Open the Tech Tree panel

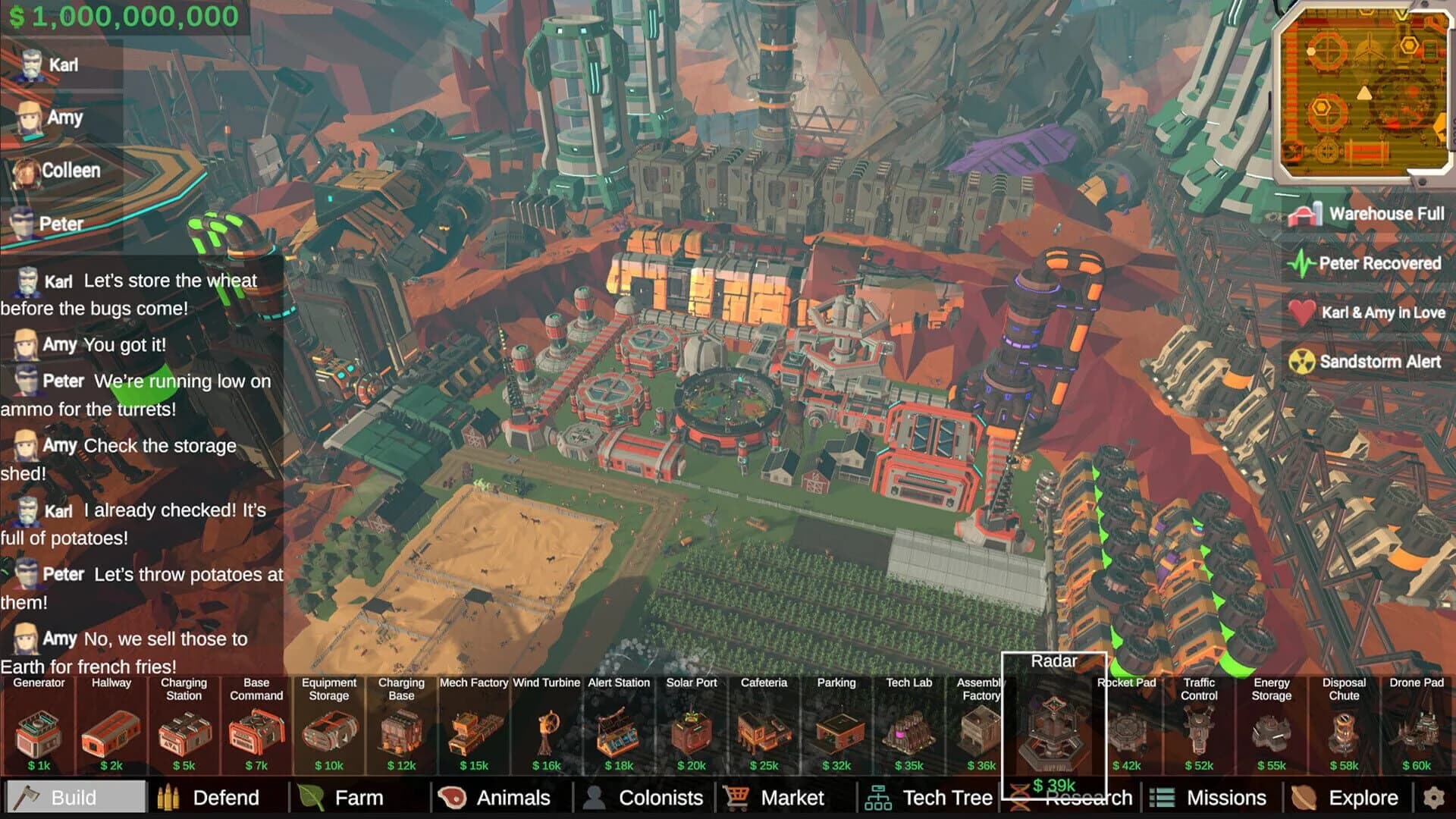946,798
